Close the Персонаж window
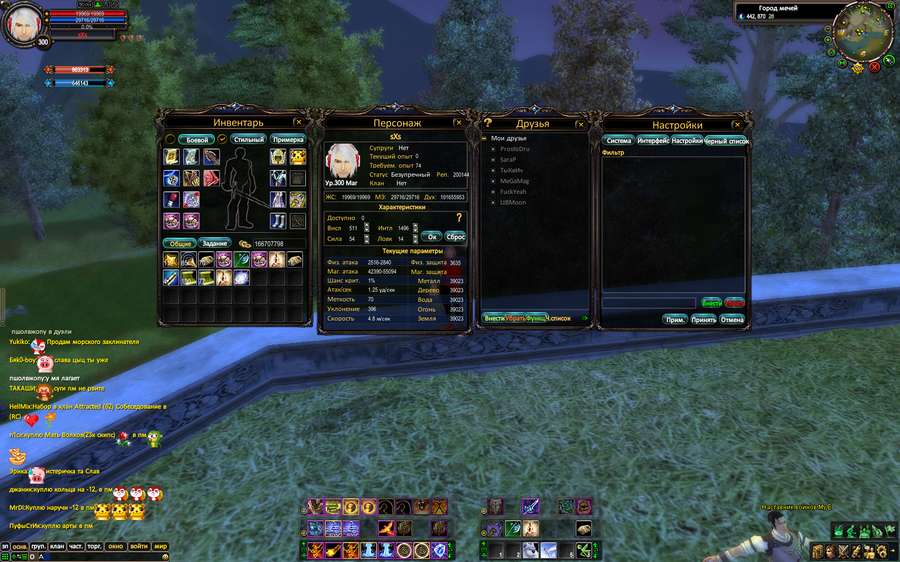 click(x=458, y=122)
